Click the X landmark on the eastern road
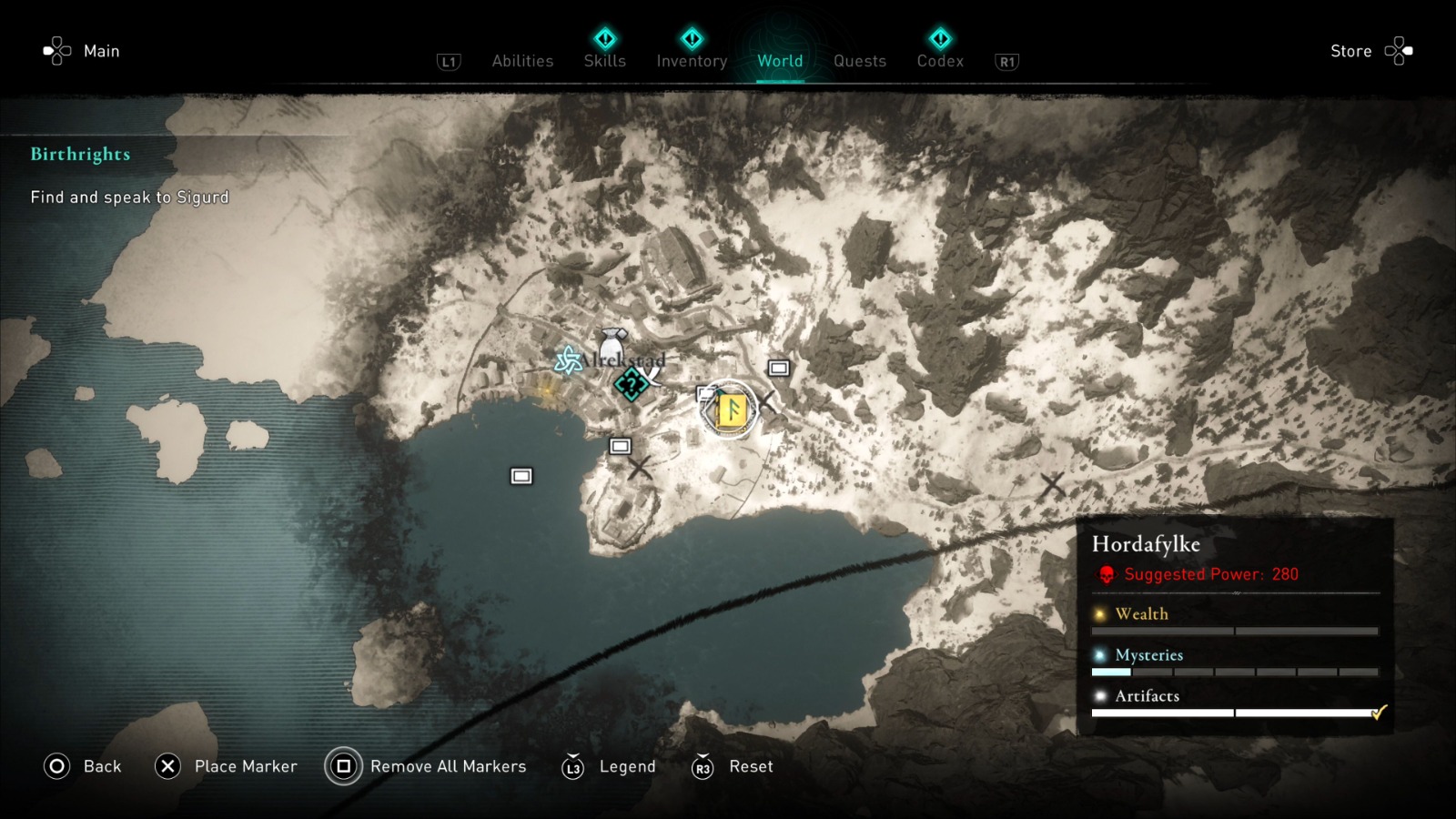Screen dimensions: 1456x819 1051,486
